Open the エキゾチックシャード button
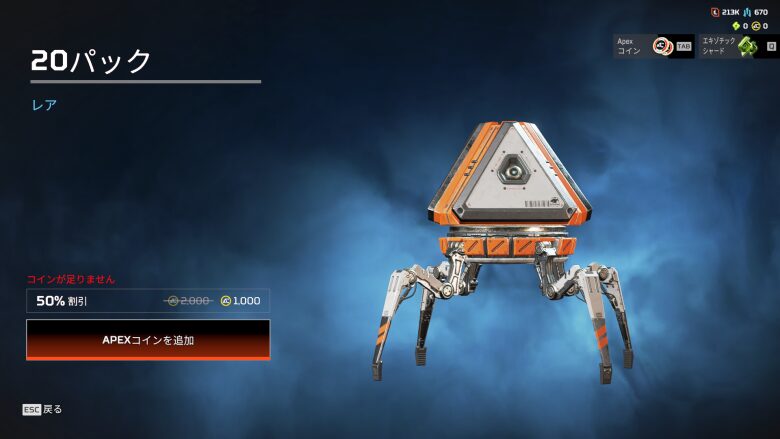Viewport: 780px width, 439px height. 738,46
